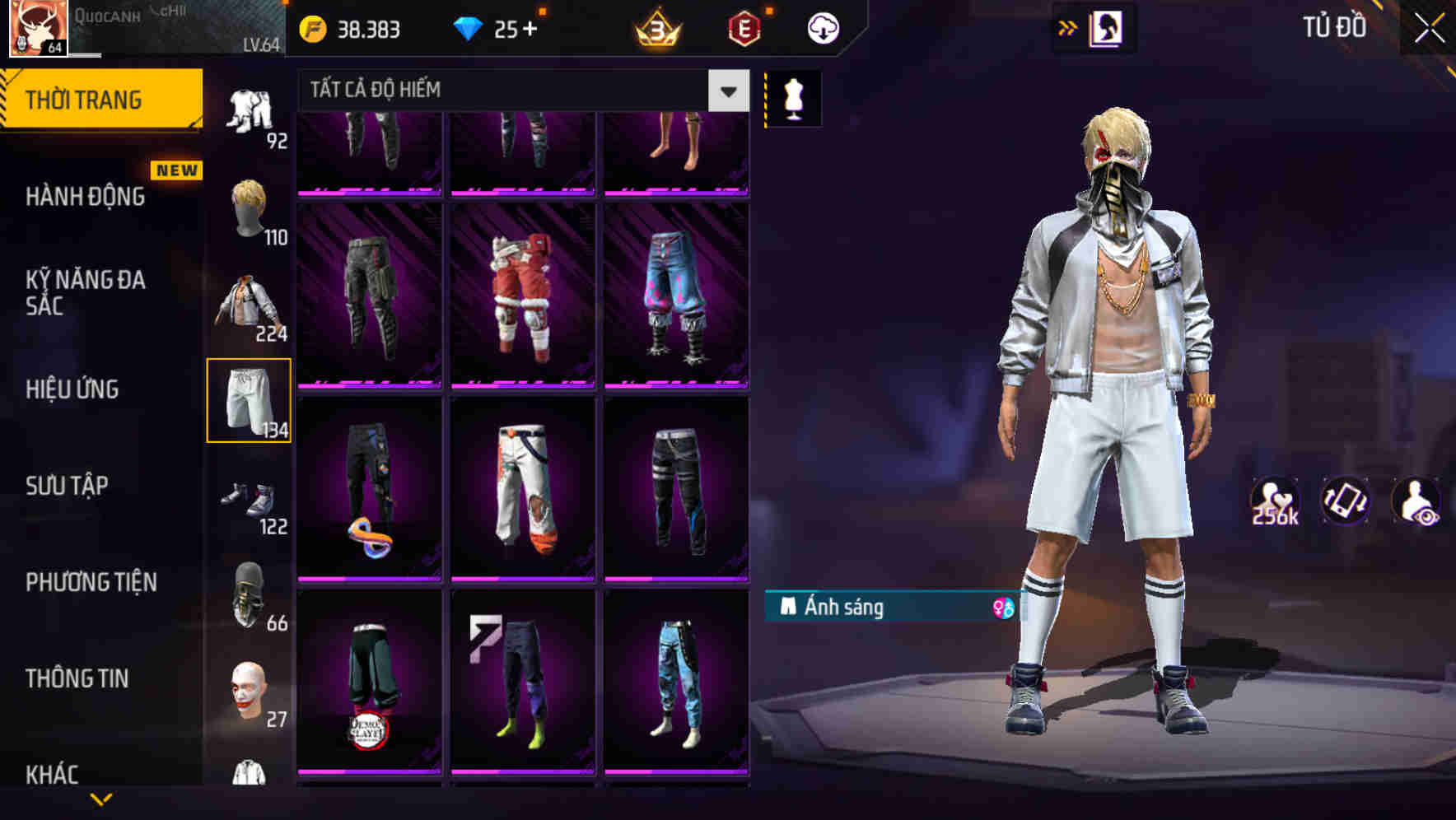The height and width of the screenshot is (820, 1456).
Task: Click the double-arrow expander near TỦ ĐỒ
Action: pos(1068,27)
